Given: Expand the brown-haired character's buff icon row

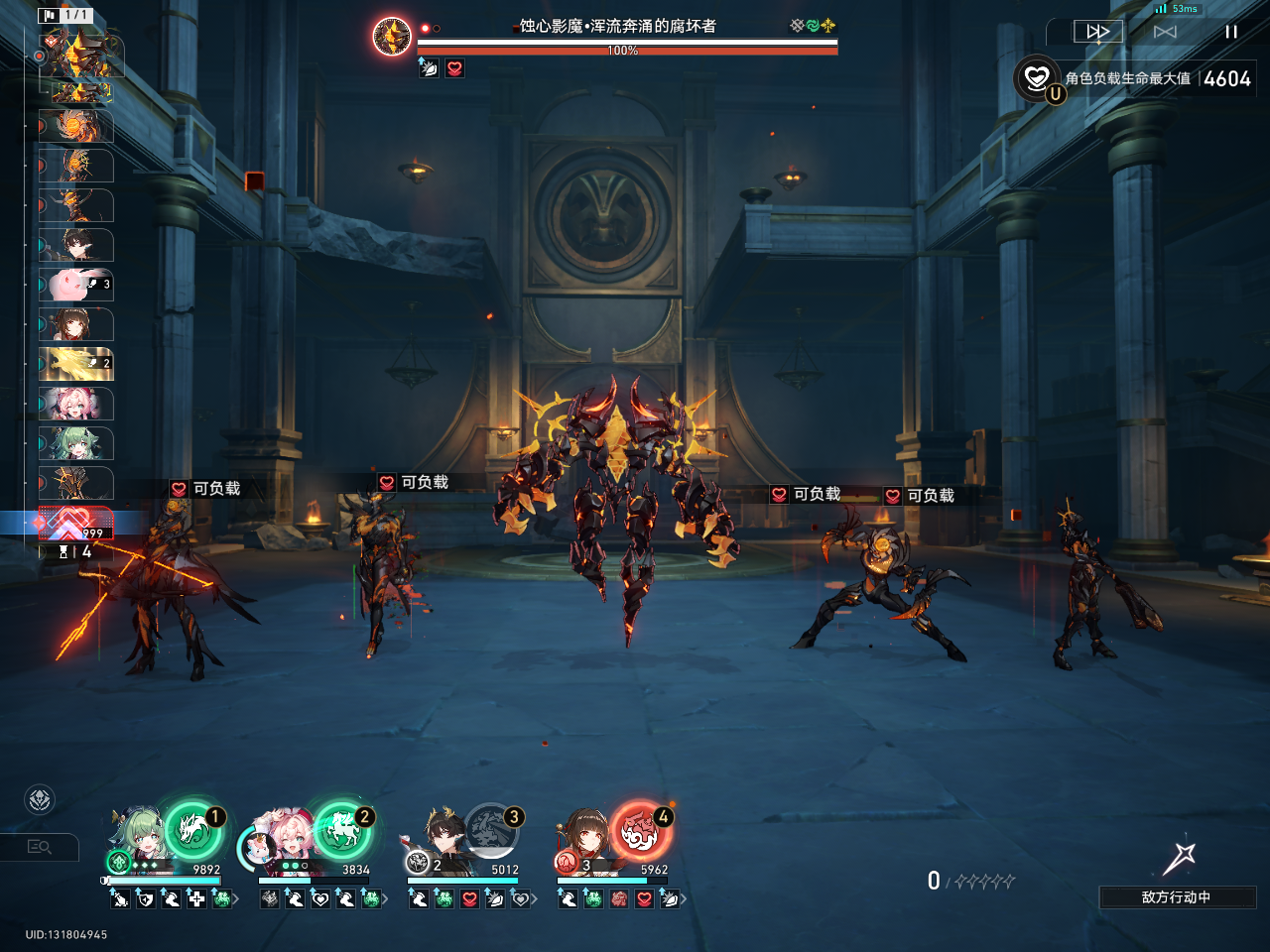Looking at the screenshot, I should [x=684, y=899].
